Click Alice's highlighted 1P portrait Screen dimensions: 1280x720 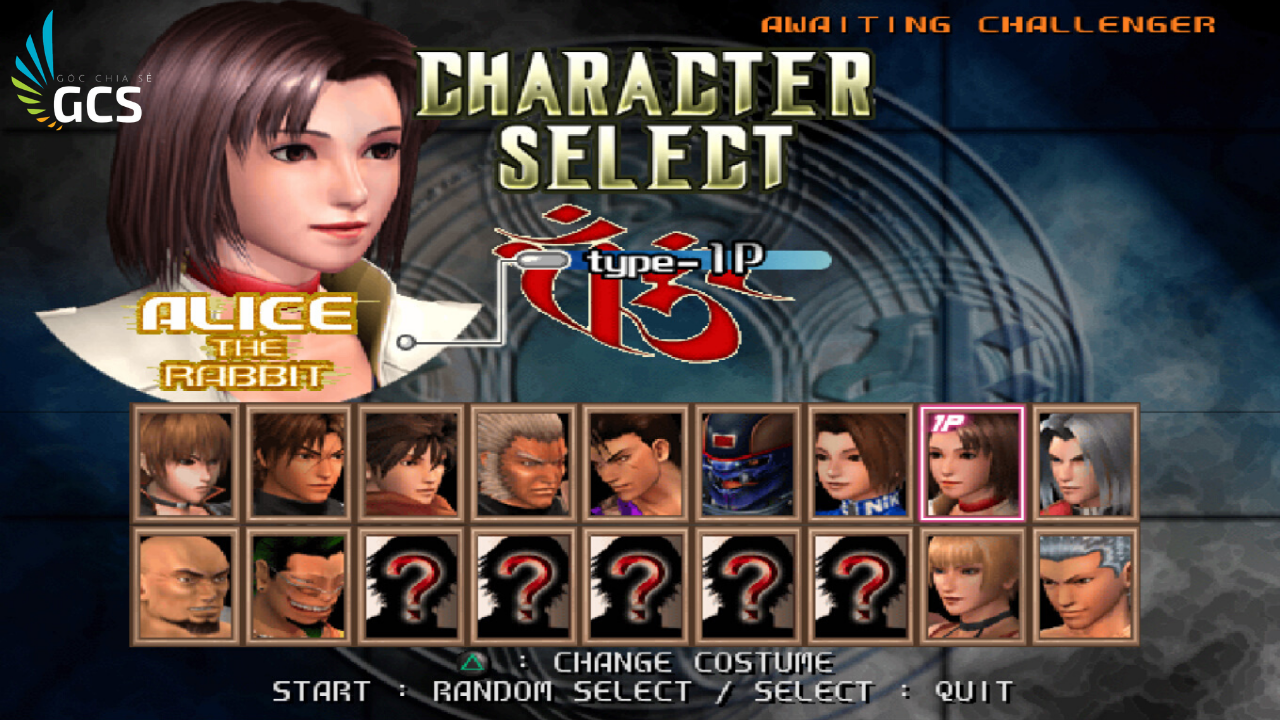tap(974, 463)
